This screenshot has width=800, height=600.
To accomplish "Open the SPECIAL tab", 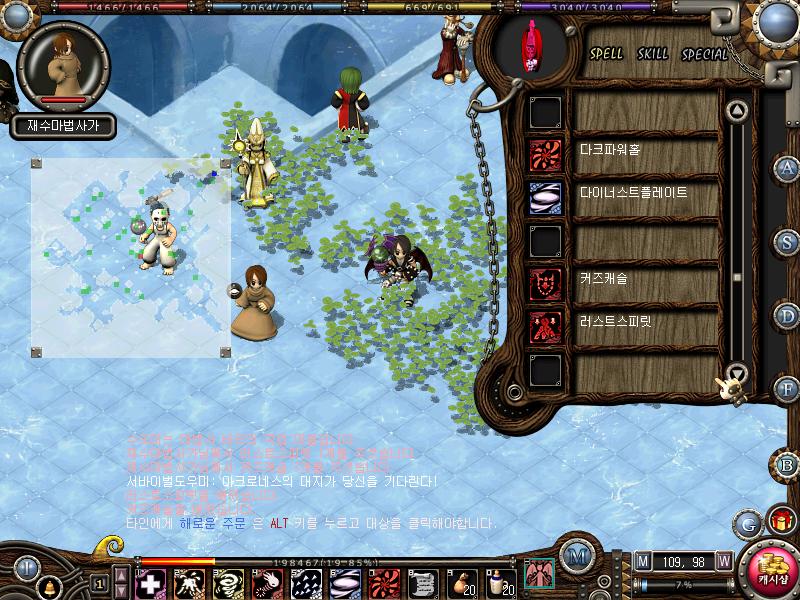I will coord(705,54).
